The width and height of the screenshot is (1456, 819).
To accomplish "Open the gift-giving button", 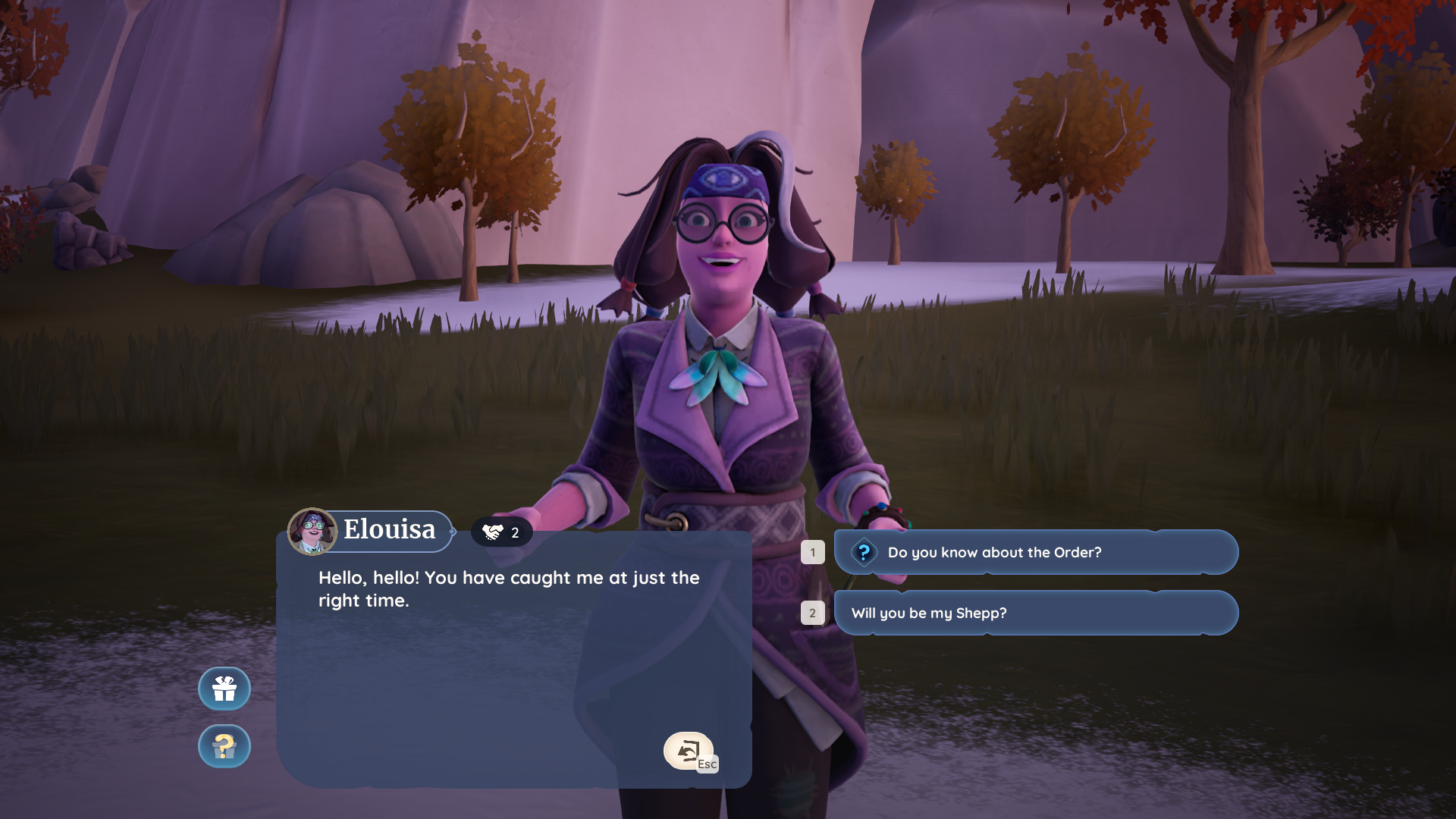I will point(224,689).
